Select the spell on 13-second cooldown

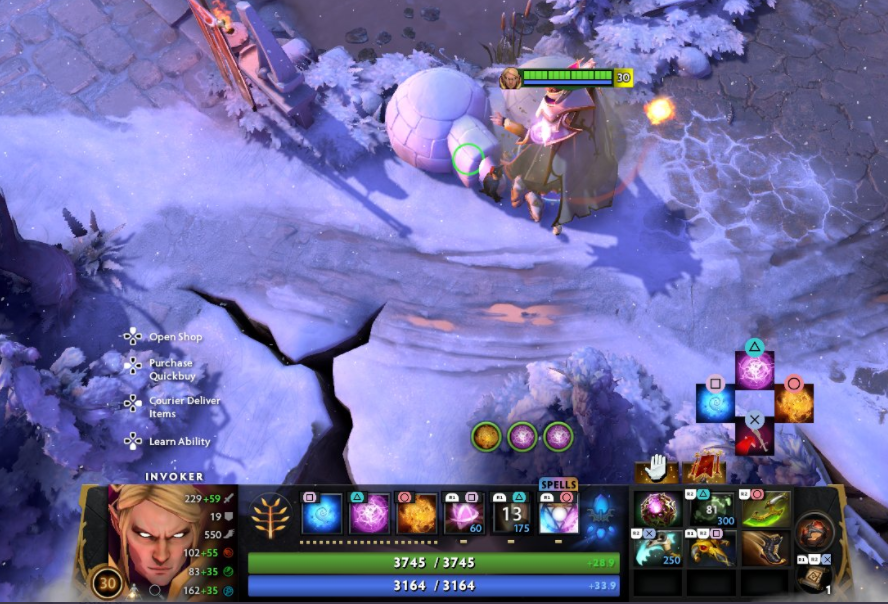coord(511,514)
